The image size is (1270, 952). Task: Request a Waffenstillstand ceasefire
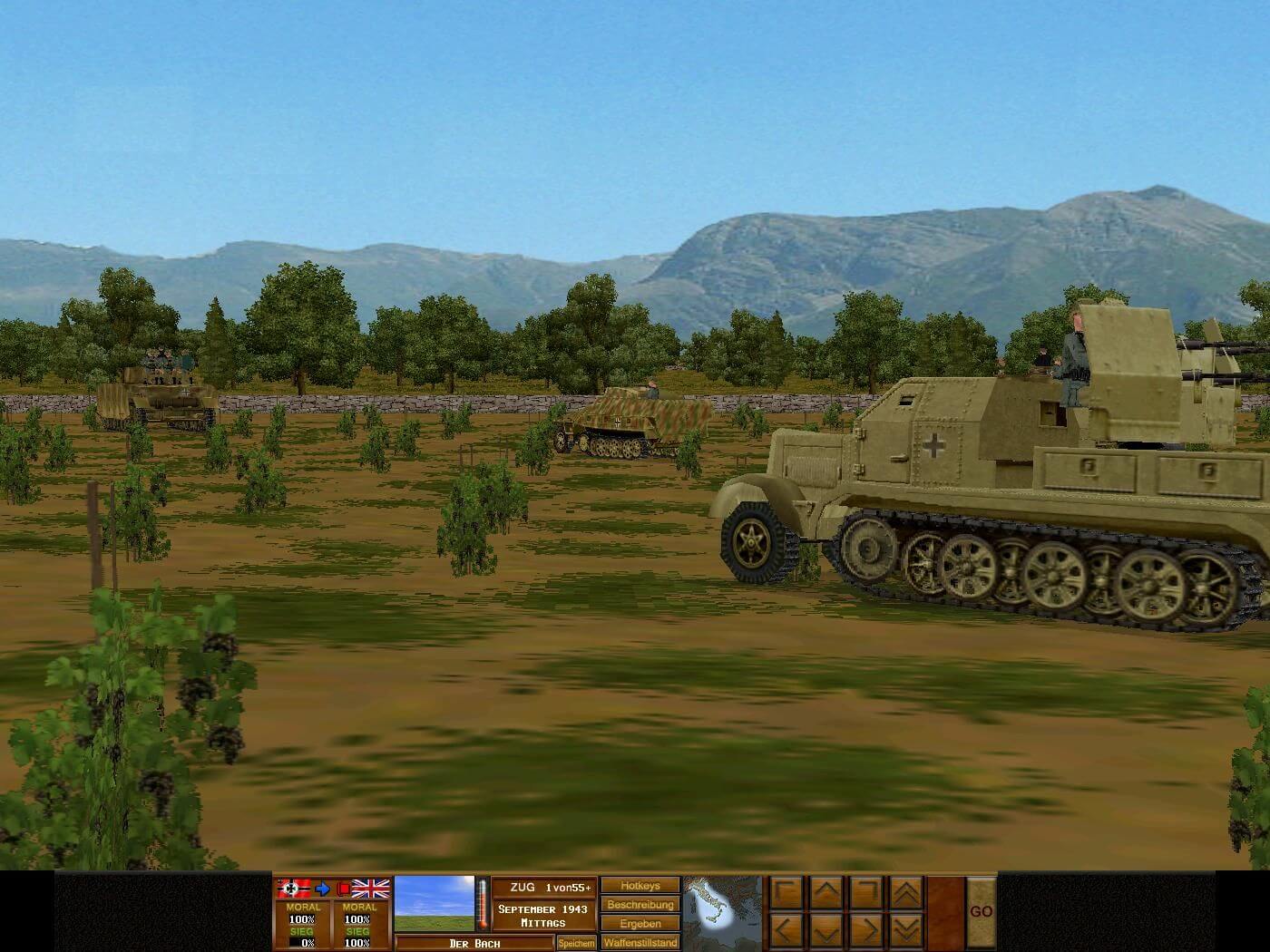coord(640,943)
